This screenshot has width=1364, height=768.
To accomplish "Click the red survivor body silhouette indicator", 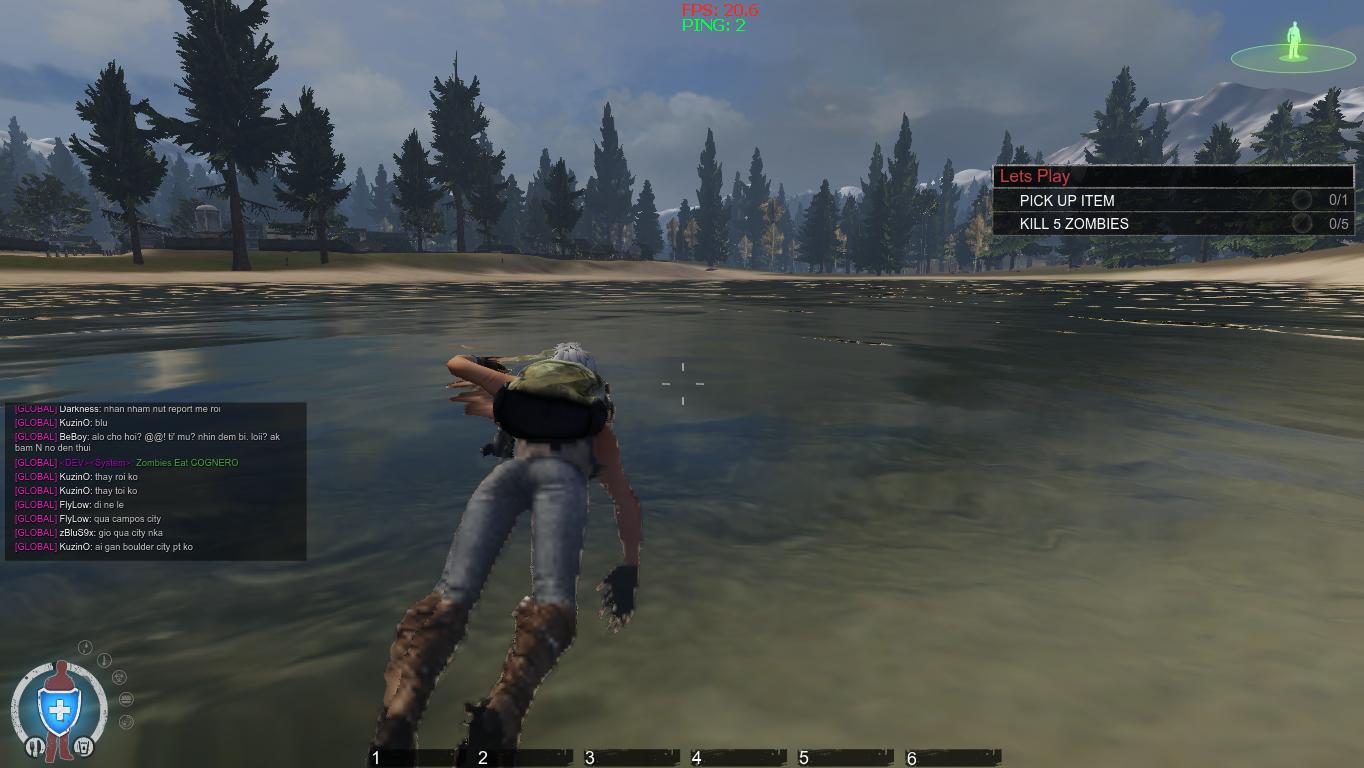I will coord(60,672).
